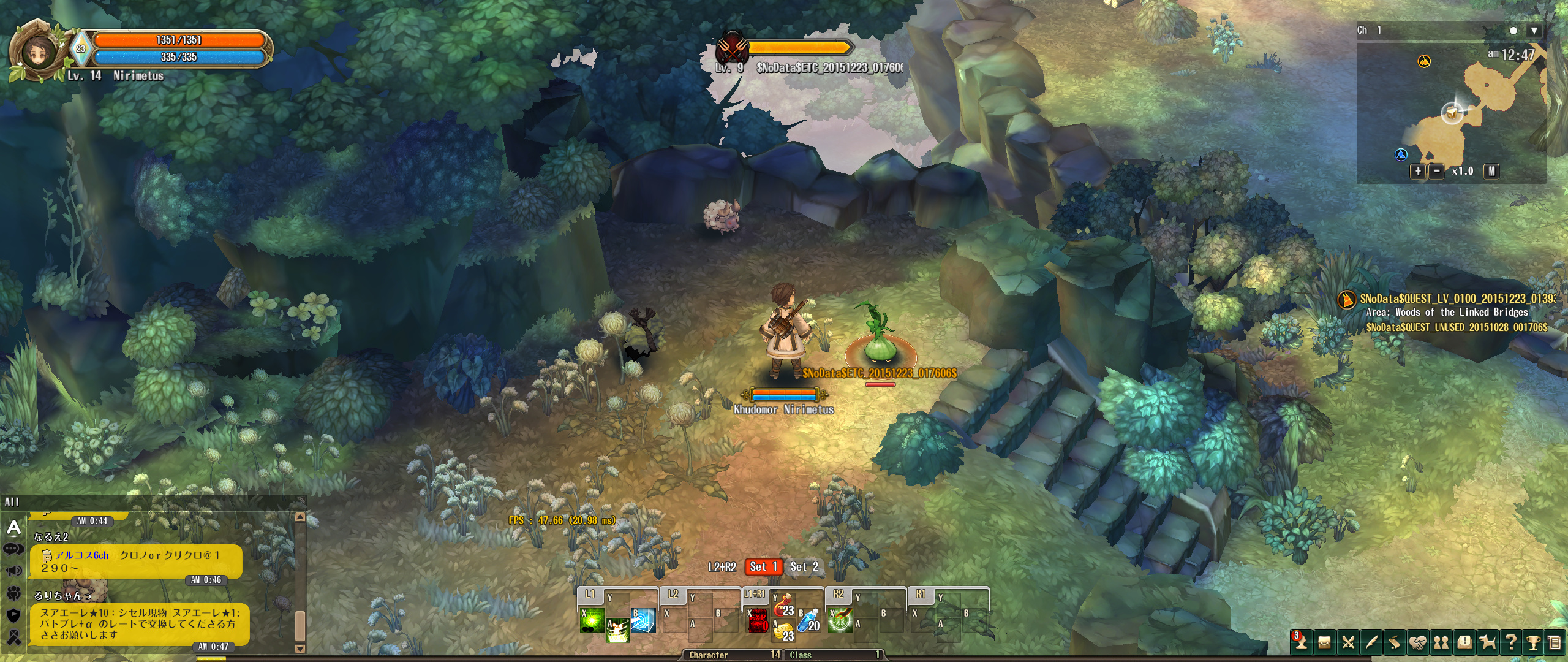Image resolution: width=1568 pixels, height=662 pixels.
Task: Activate the green burst skill icon
Action: [592, 620]
